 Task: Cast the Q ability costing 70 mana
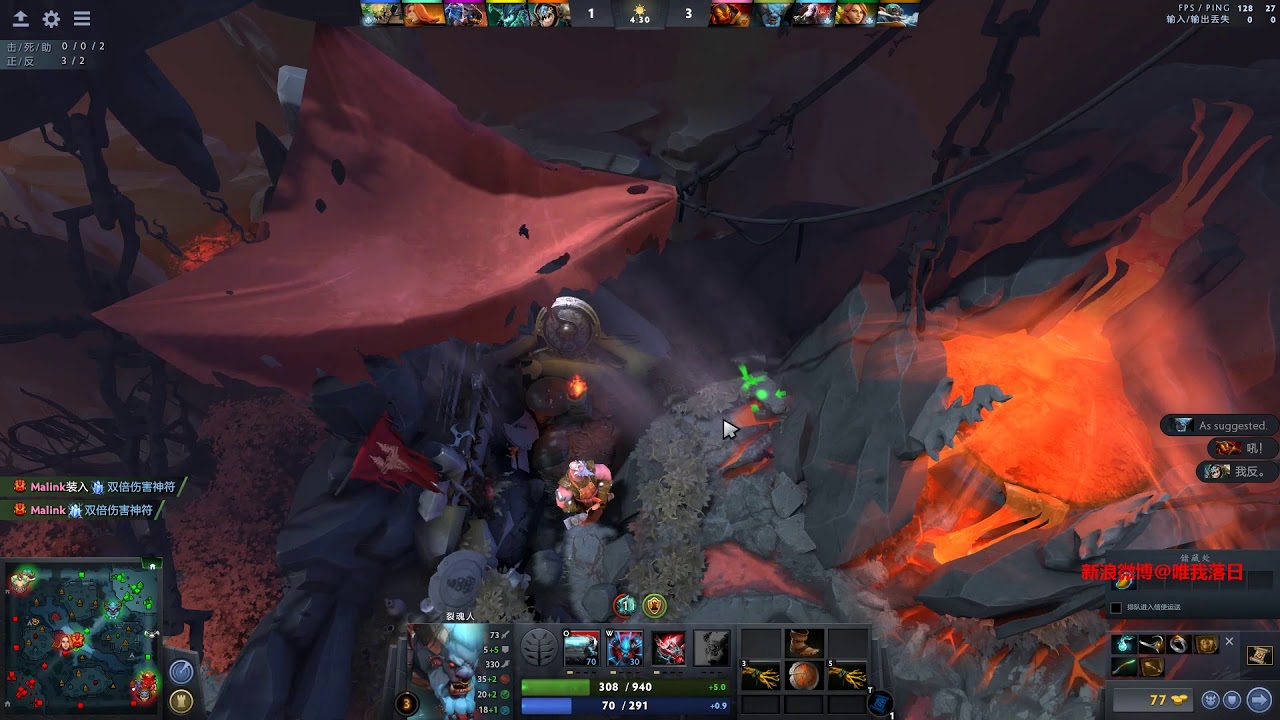click(581, 648)
